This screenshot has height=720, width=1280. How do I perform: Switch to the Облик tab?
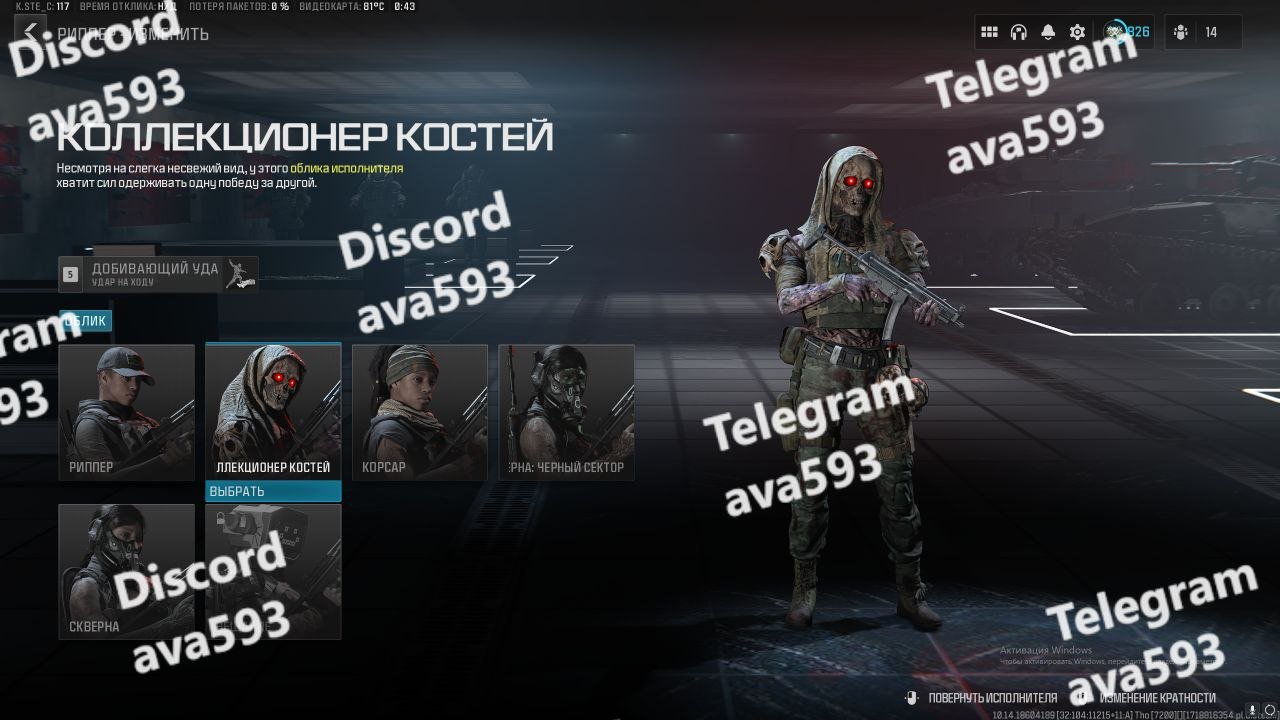(x=86, y=321)
